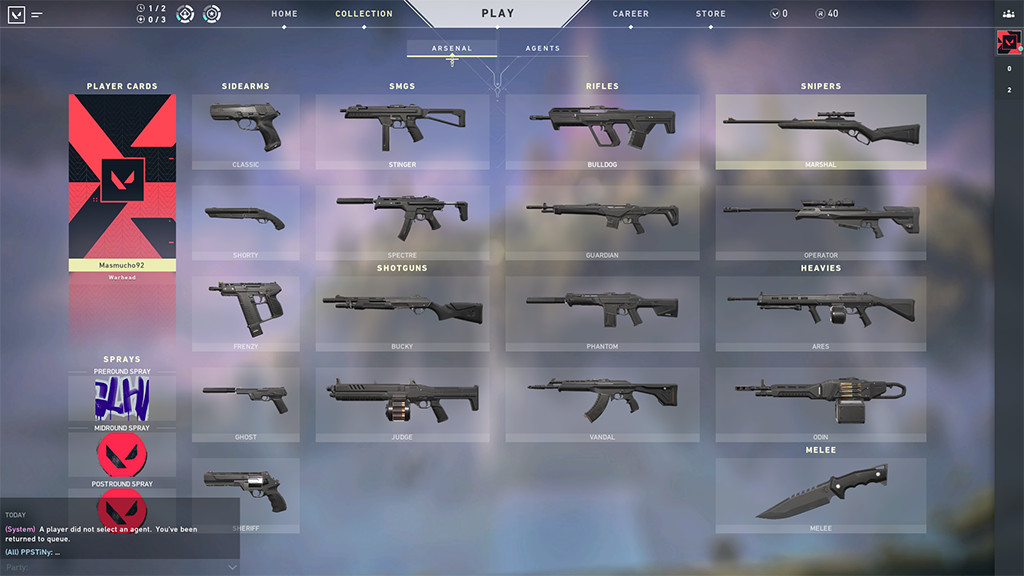The height and width of the screenshot is (576, 1024).
Task: Select the Ghost pistol tile
Action: point(245,404)
